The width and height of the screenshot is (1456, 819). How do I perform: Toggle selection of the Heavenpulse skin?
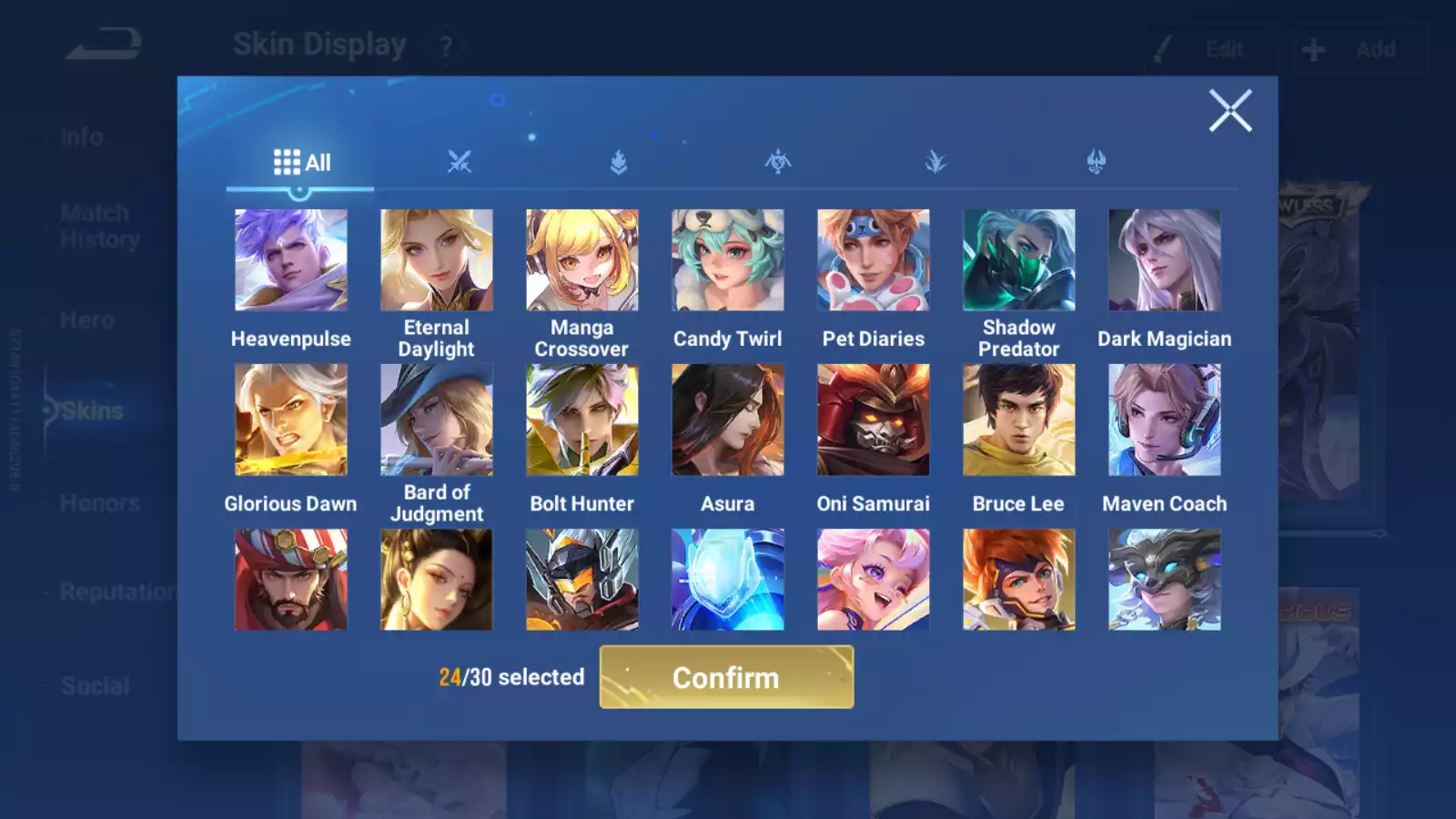tap(291, 258)
